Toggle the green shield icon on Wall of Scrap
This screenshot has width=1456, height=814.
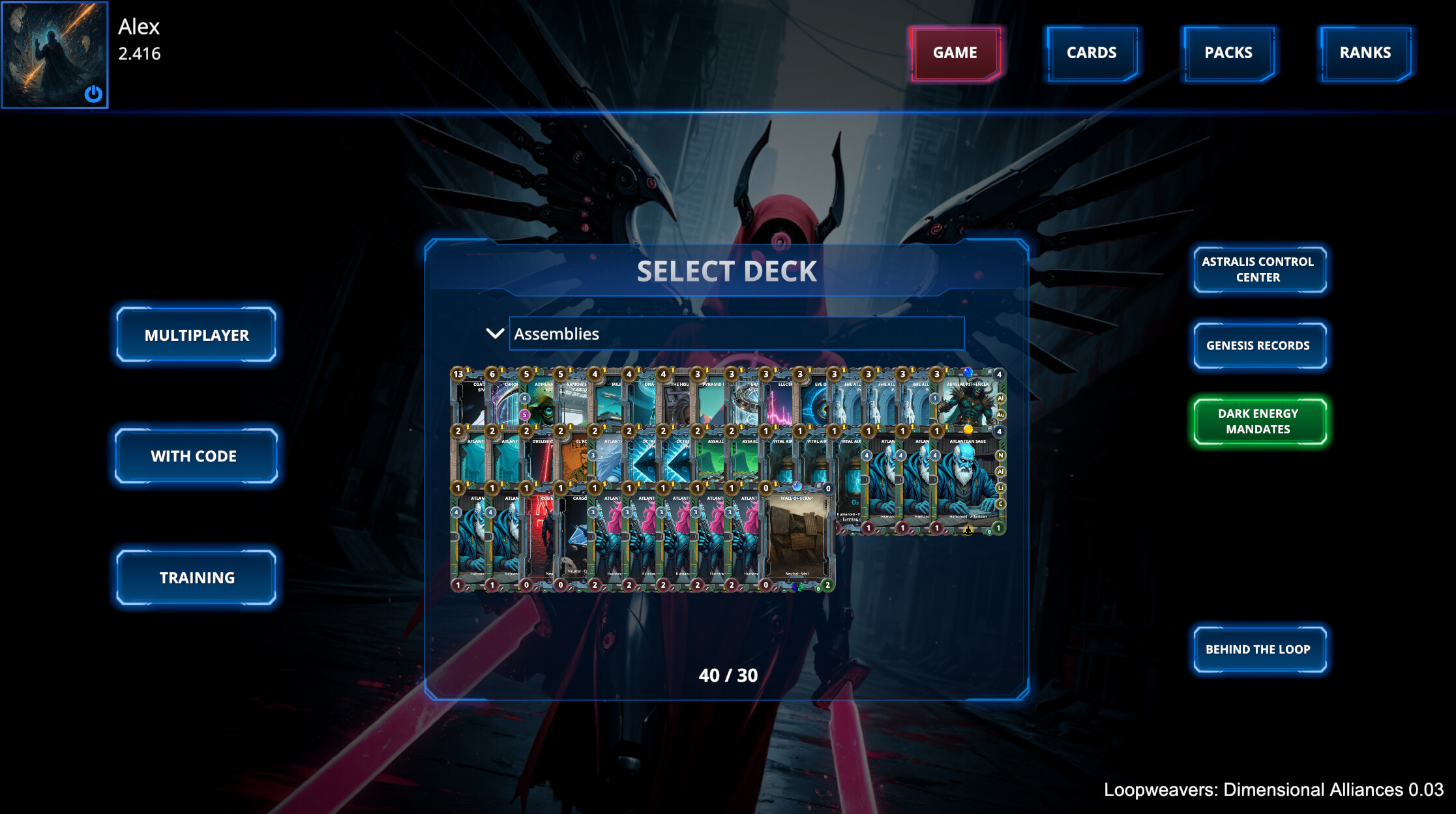click(818, 589)
